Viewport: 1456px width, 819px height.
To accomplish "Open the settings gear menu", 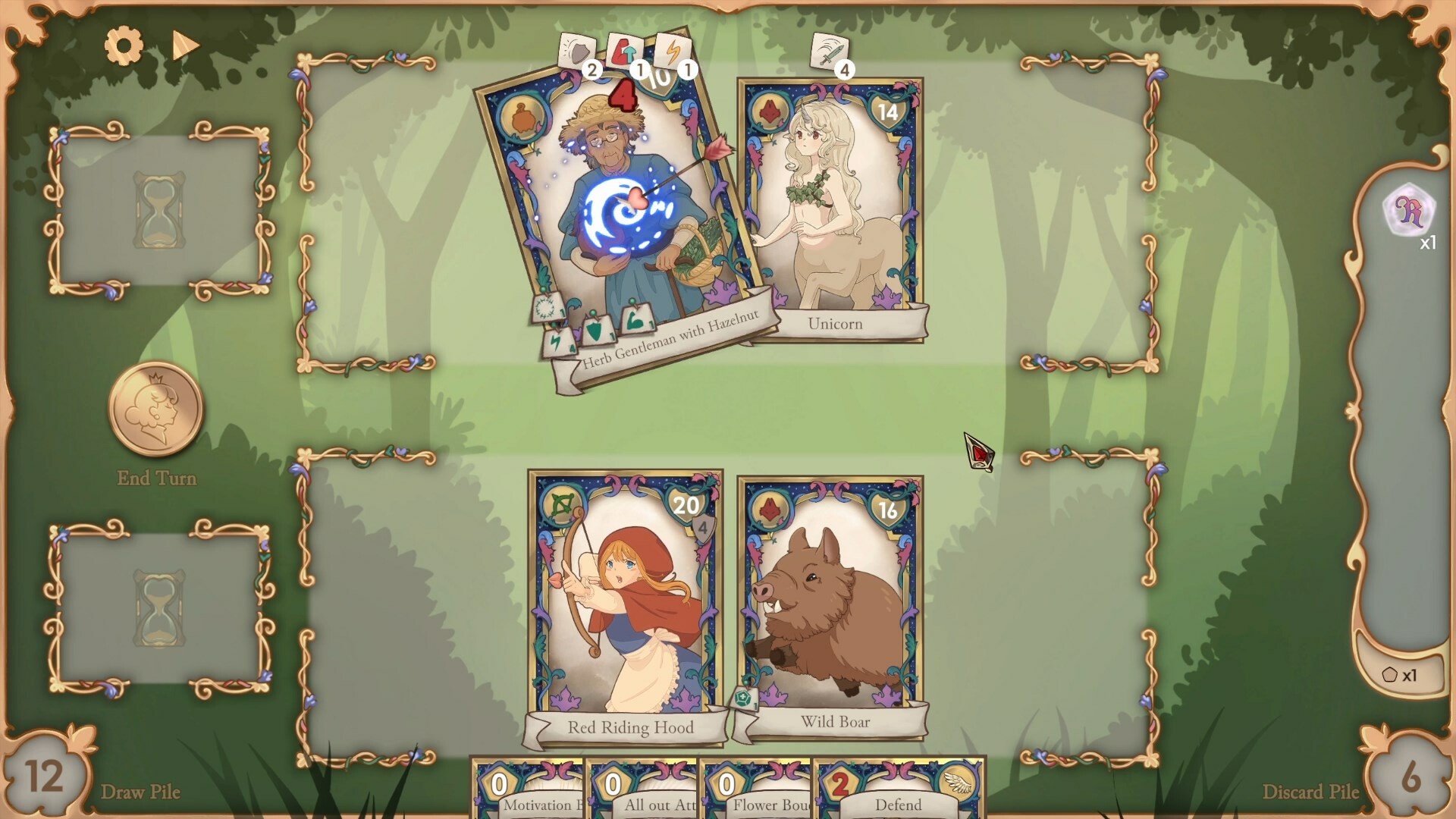I will tap(124, 44).
